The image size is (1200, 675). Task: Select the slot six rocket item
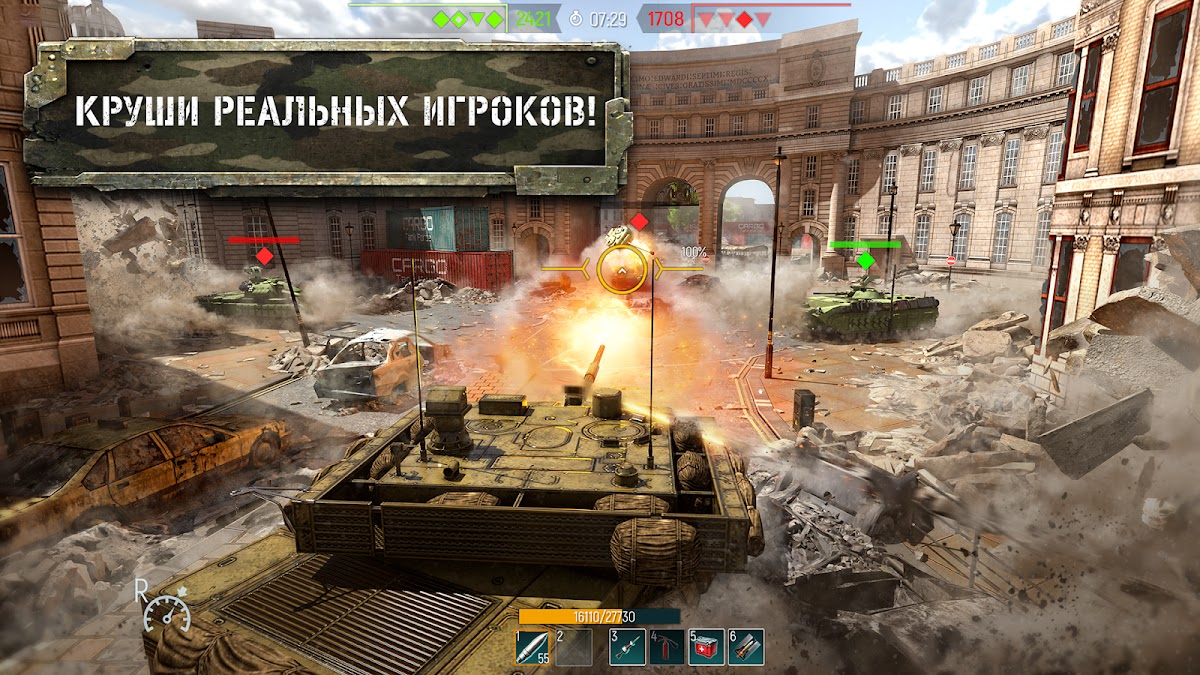[746, 648]
